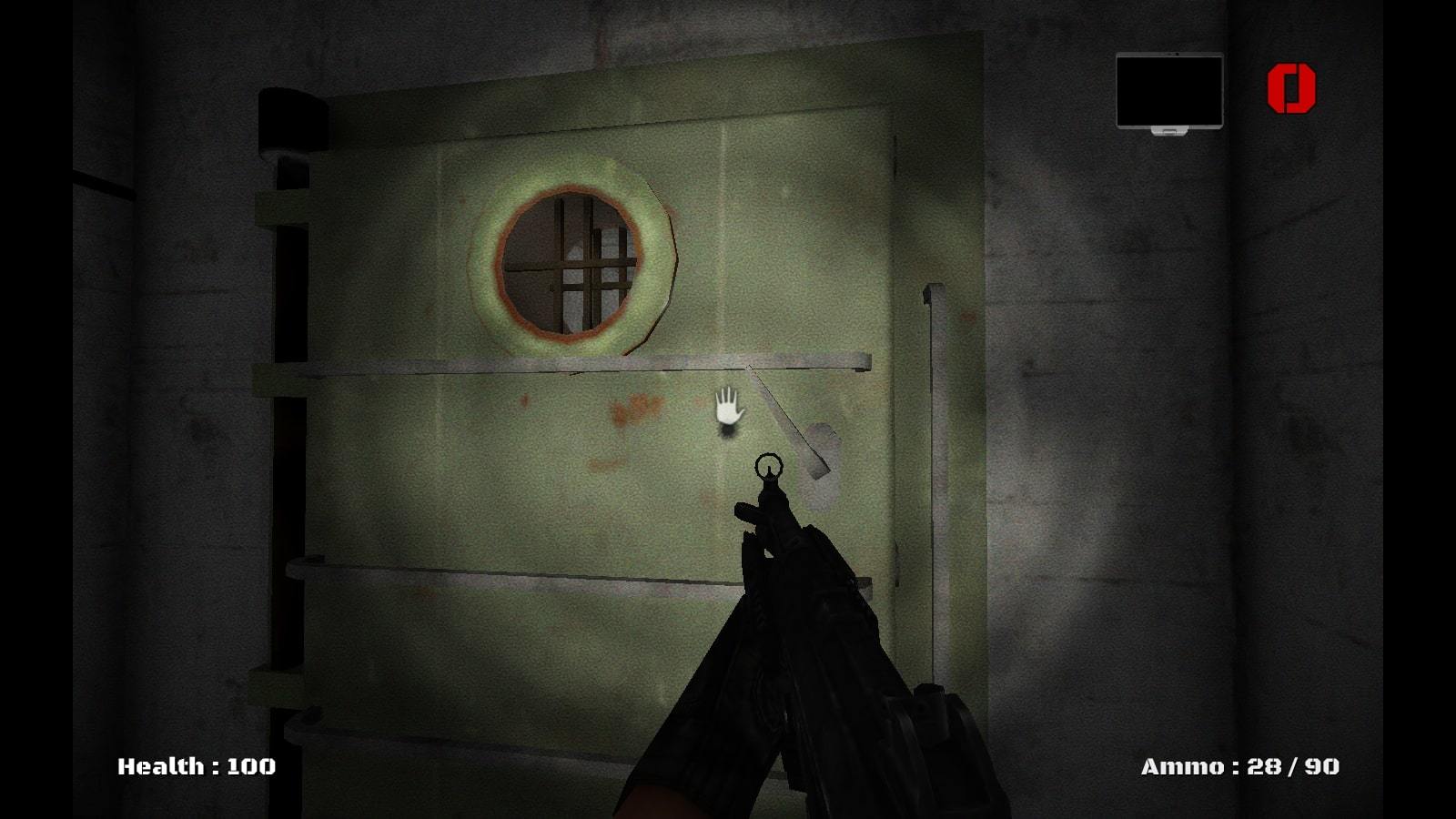The height and width of the screenshot is (819, 1456).
Task: Click the Health : 100 label
Action: pyautogui.click(x=194, y=767)
